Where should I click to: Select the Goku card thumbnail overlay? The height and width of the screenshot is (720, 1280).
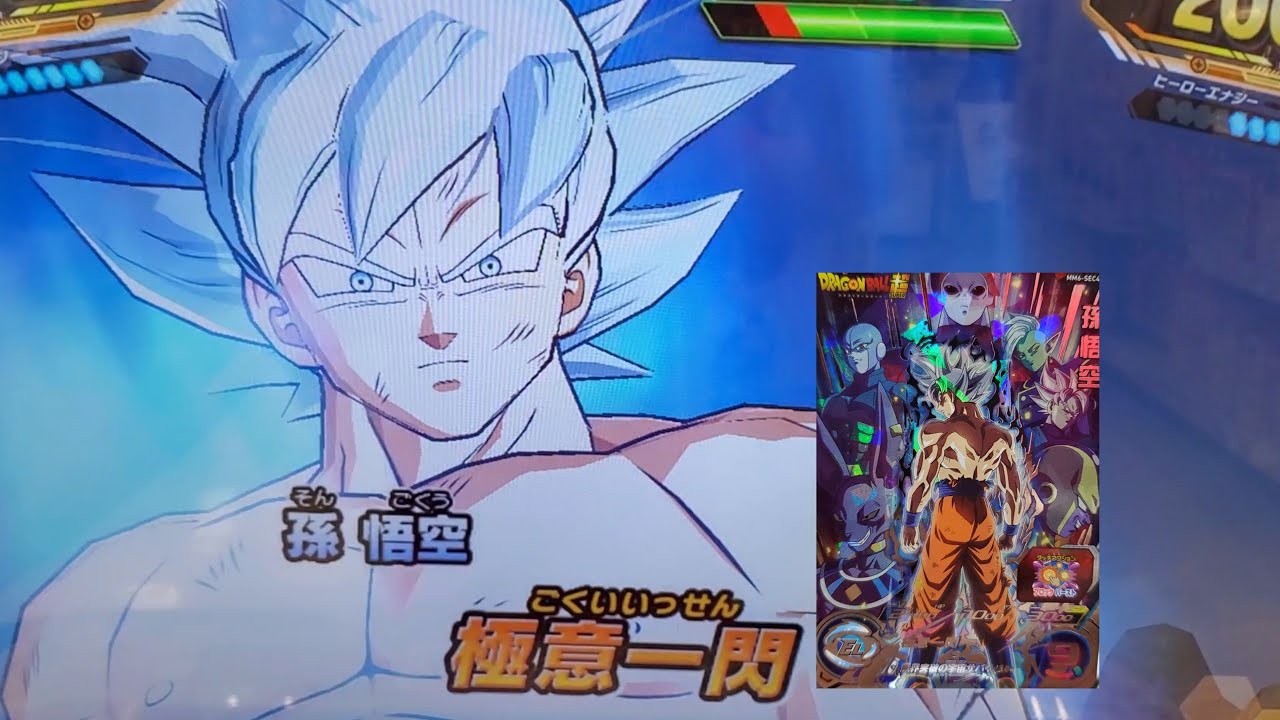960,480
